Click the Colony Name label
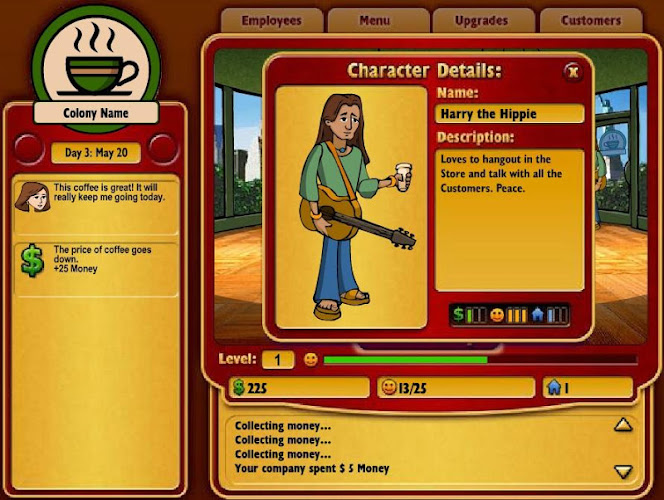664x500 pixels. [95, 113]
